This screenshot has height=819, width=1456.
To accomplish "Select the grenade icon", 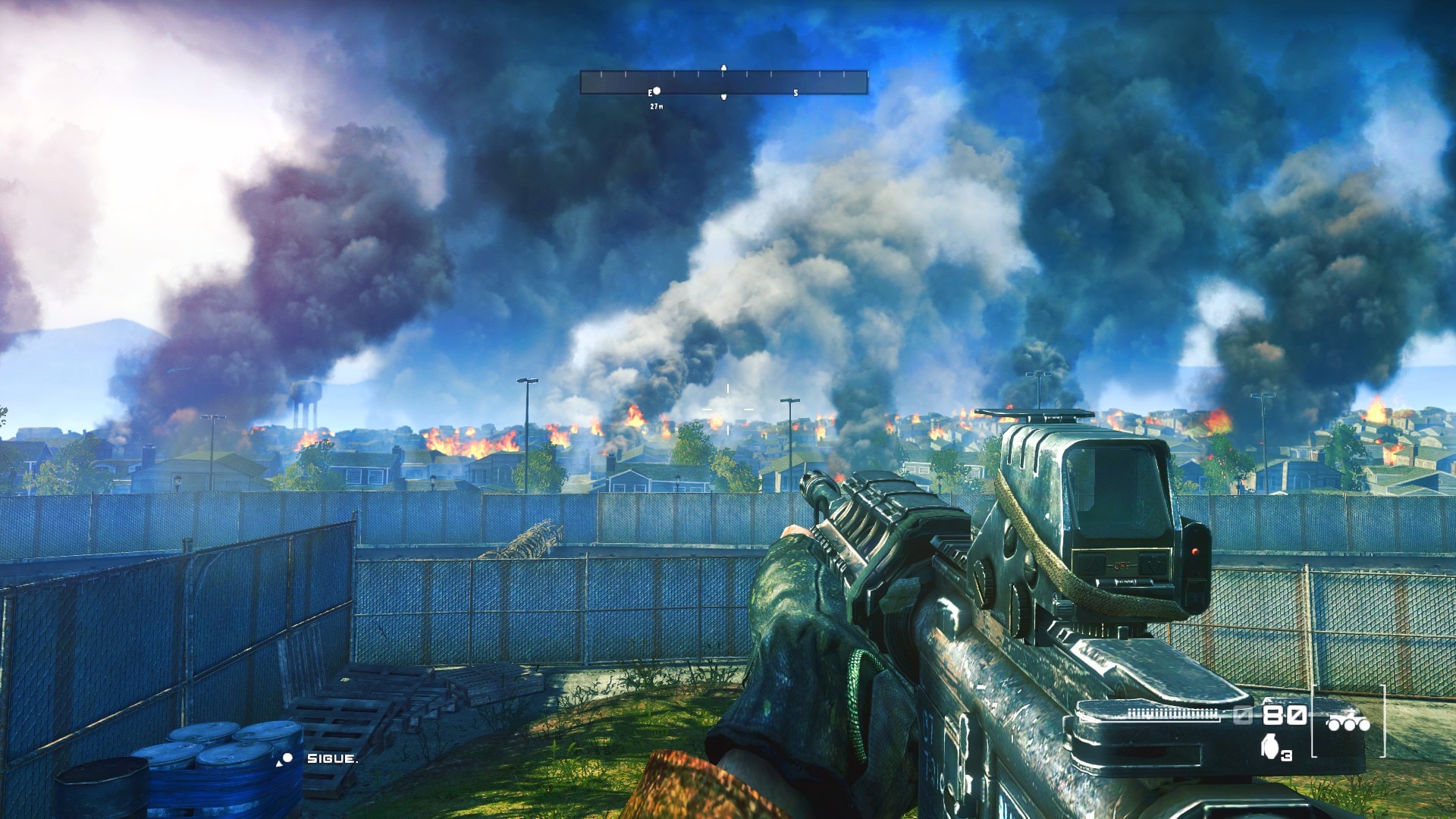I will [x=1266, y=748].
